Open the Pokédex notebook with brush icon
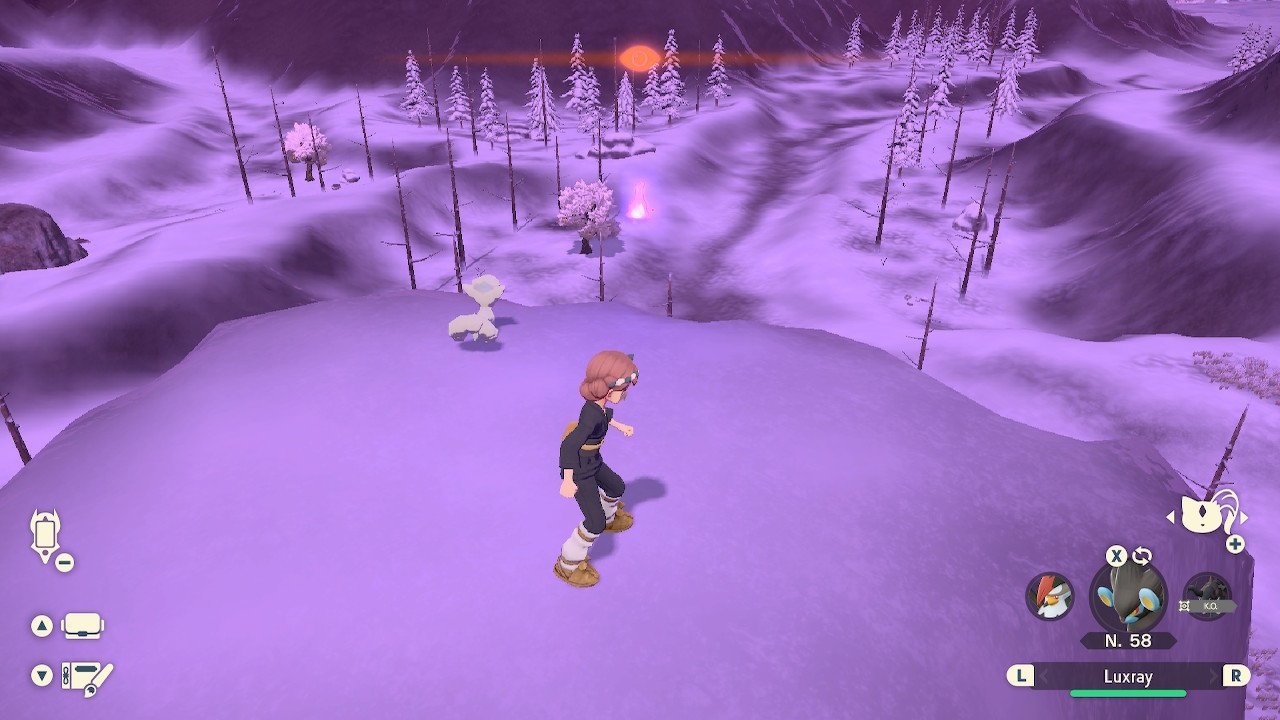This screenshot has height=720, width=1280. pos(86,678)
